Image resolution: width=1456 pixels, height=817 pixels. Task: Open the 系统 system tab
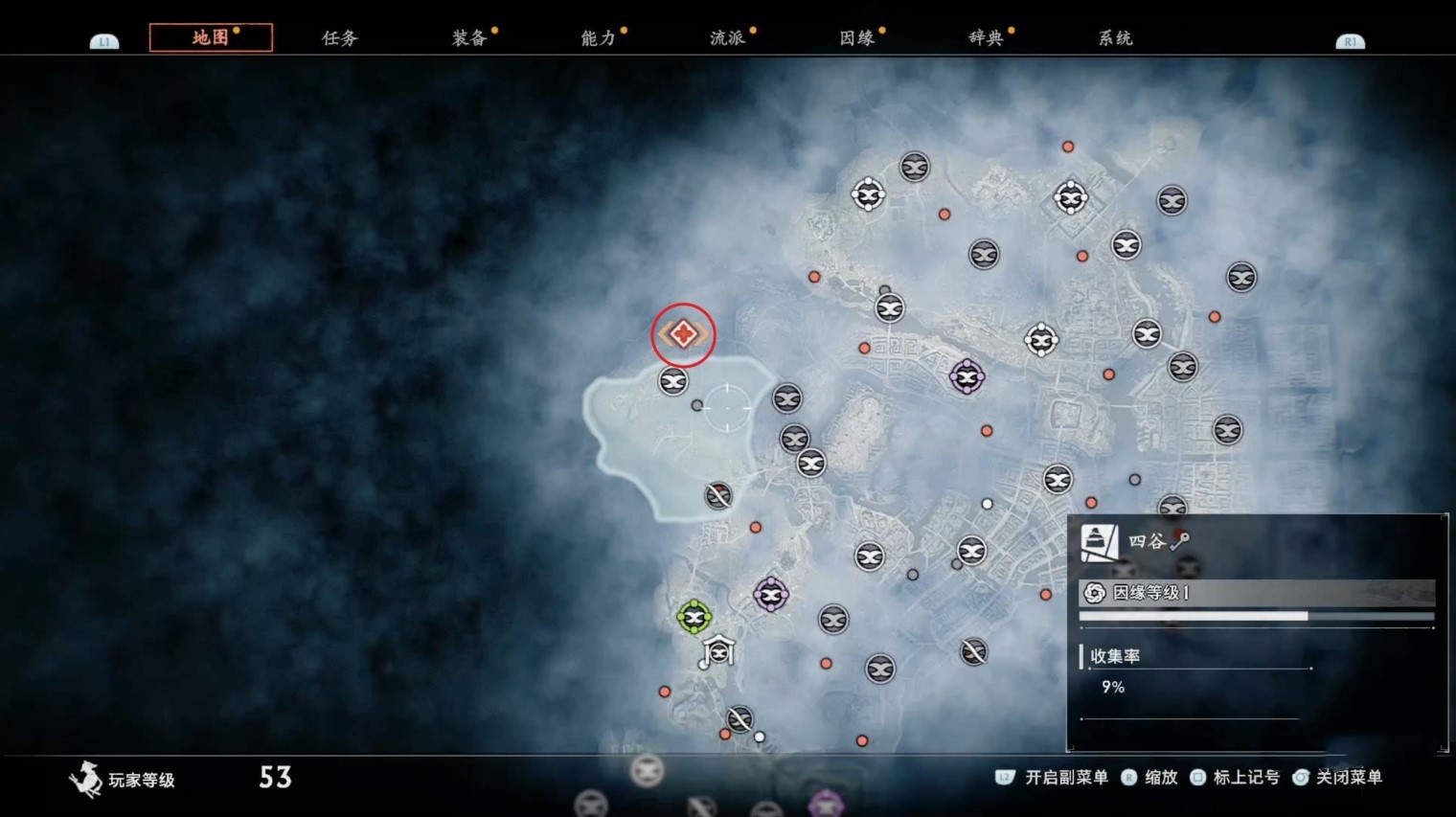(x=1115, y=37)
